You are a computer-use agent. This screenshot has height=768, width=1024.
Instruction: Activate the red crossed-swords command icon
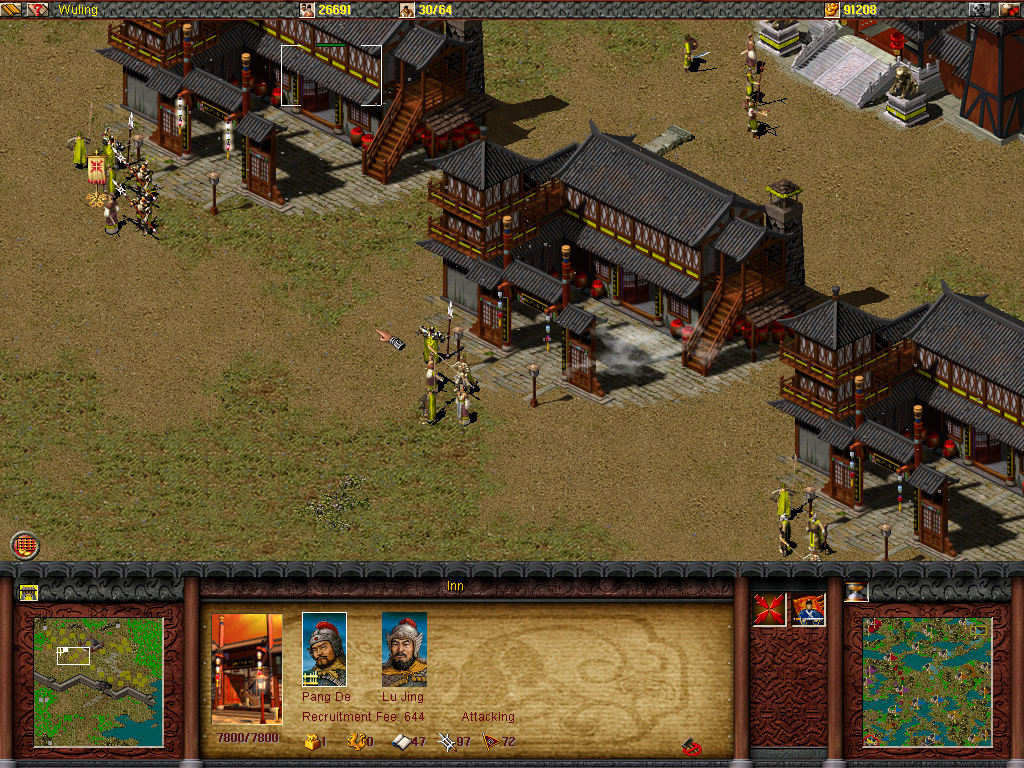coord(769,610)
